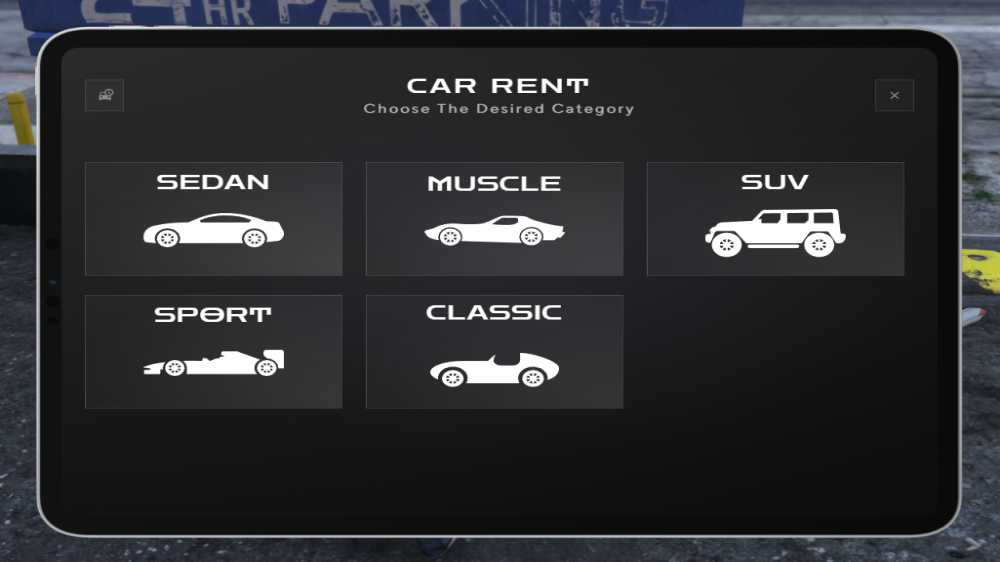Select the Muscle car category

point(494,219)
